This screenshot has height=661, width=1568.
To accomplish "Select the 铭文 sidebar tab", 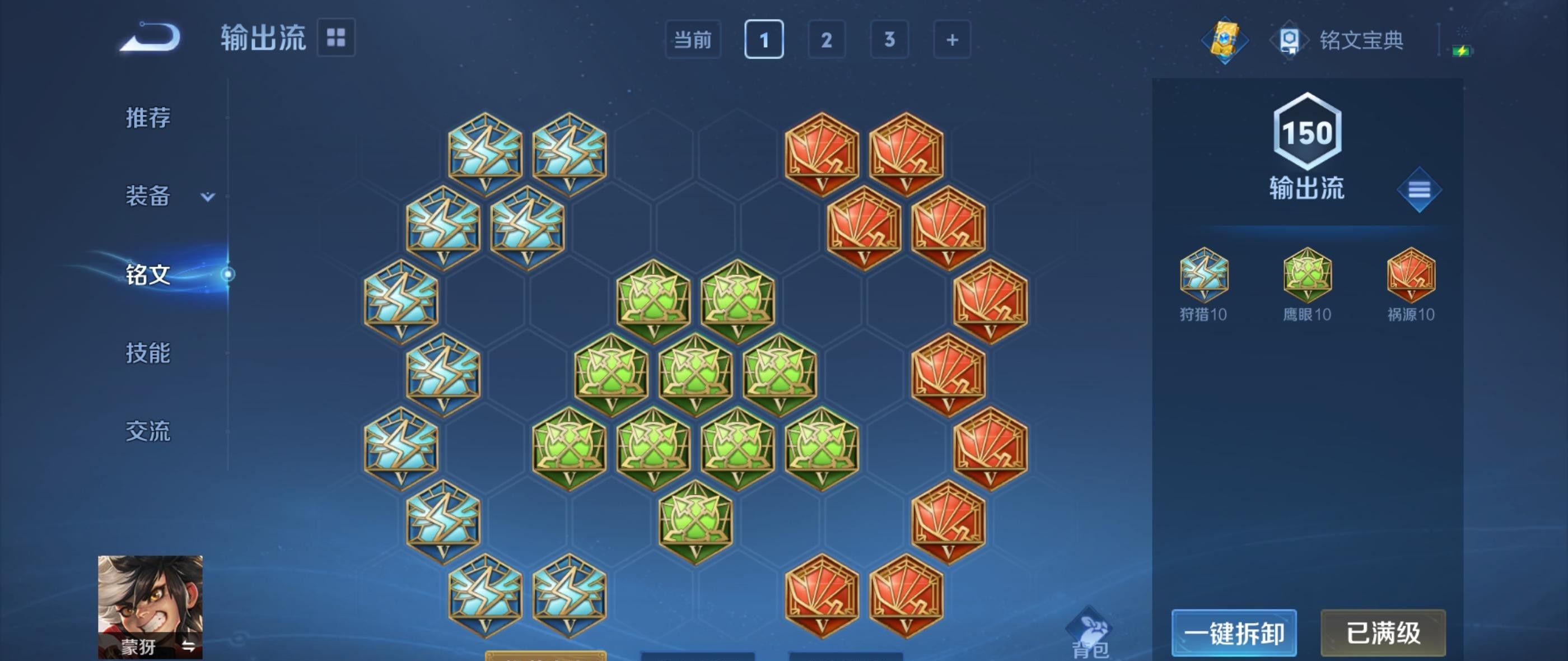I will 148,274.
